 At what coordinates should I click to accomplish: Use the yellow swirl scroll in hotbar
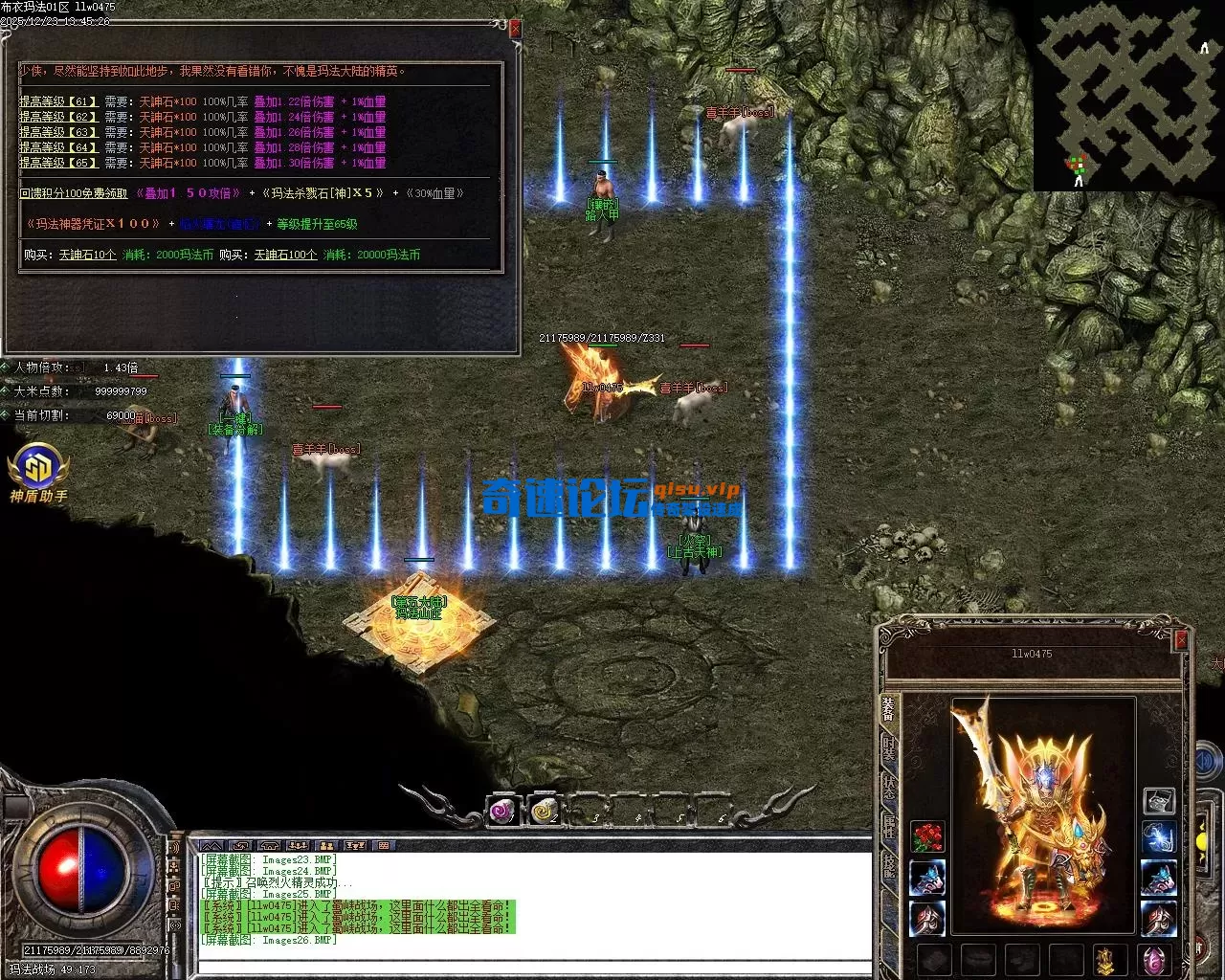[544, 812]
